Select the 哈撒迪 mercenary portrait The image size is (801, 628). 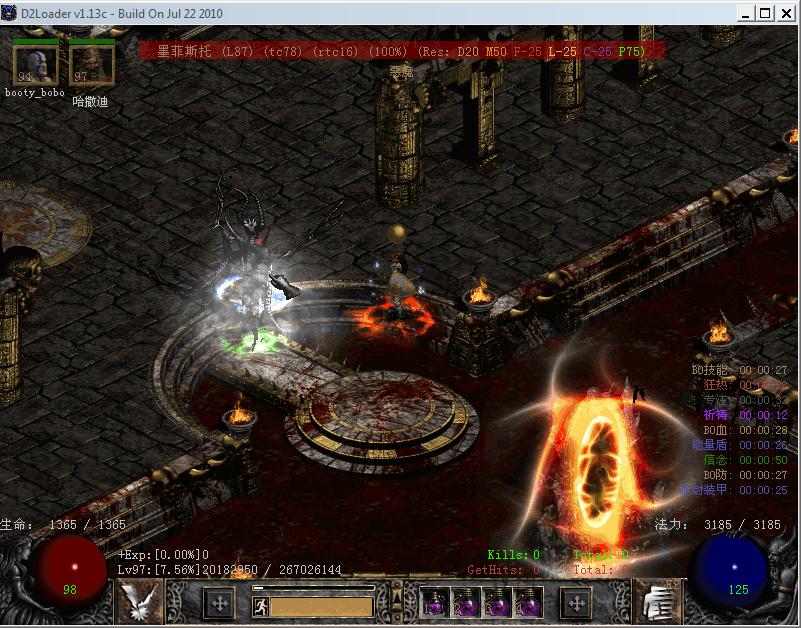click(91, 66)
